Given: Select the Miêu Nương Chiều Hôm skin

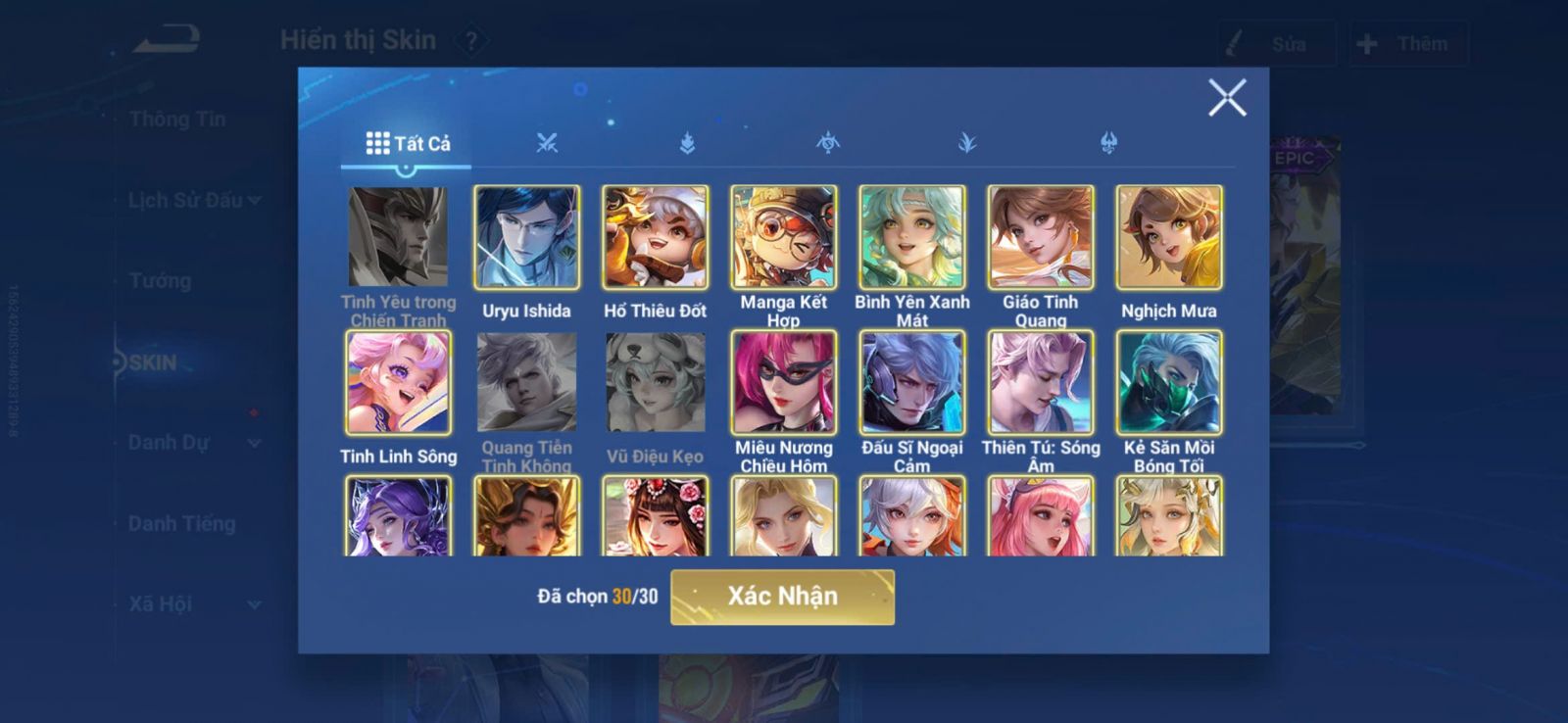Looking at the screenshot, I should tap(783, 382).
